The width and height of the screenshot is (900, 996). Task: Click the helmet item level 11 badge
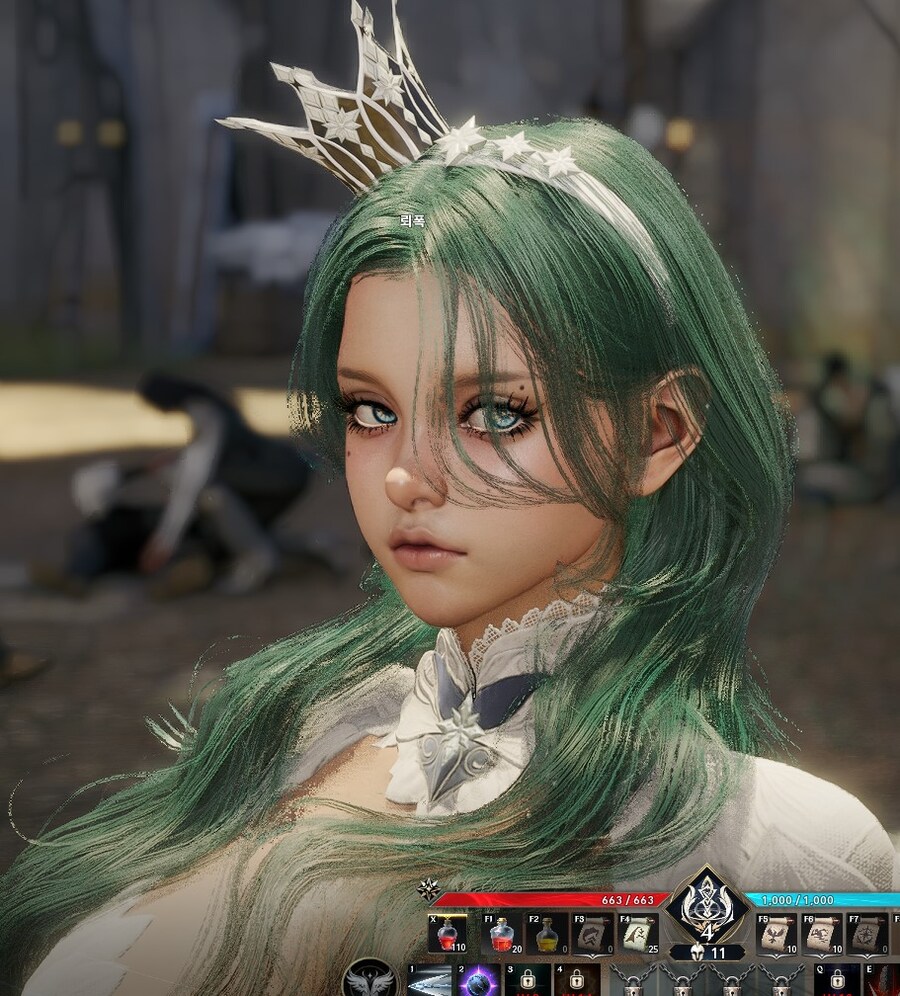click(x=706, y=953)
